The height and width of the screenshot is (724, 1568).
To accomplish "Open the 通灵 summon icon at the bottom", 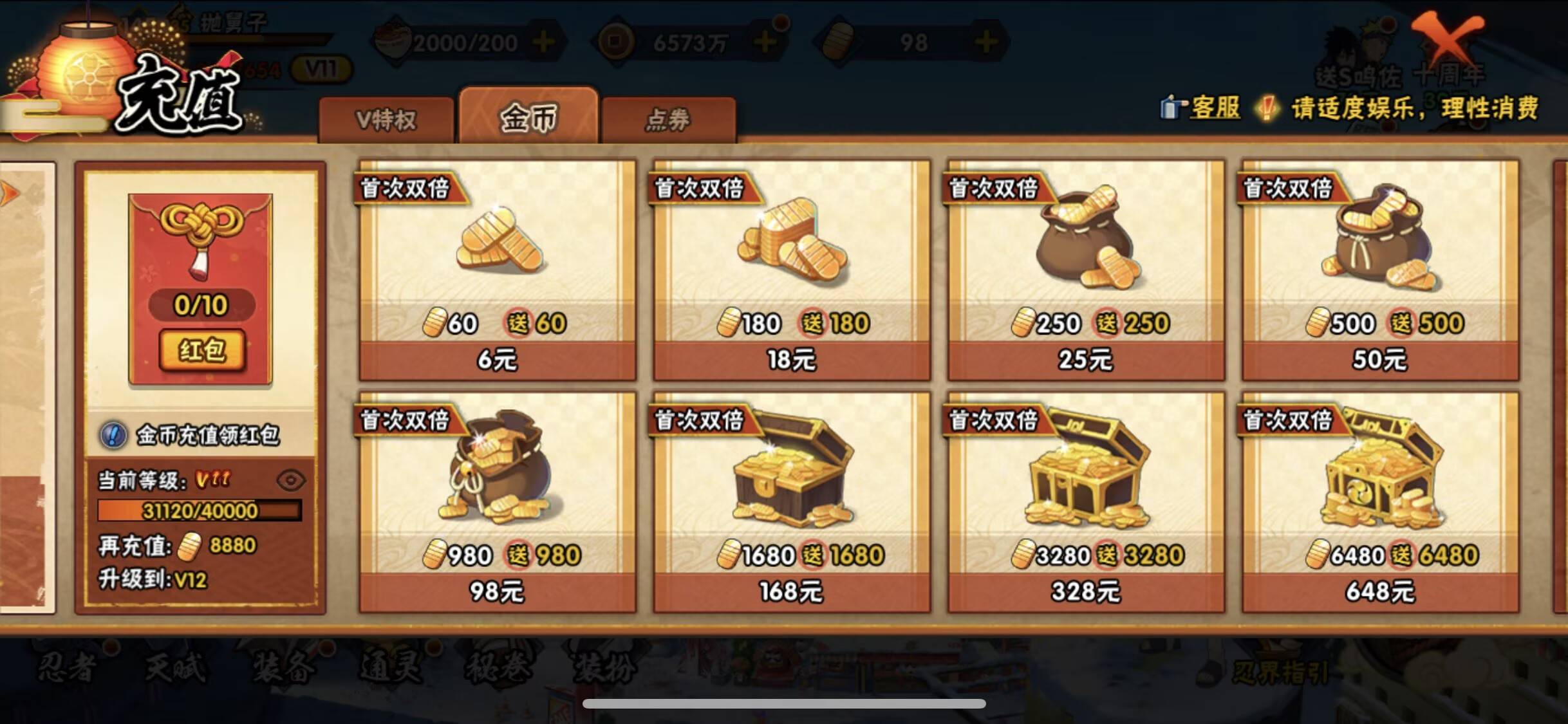I will coord(389,668).
